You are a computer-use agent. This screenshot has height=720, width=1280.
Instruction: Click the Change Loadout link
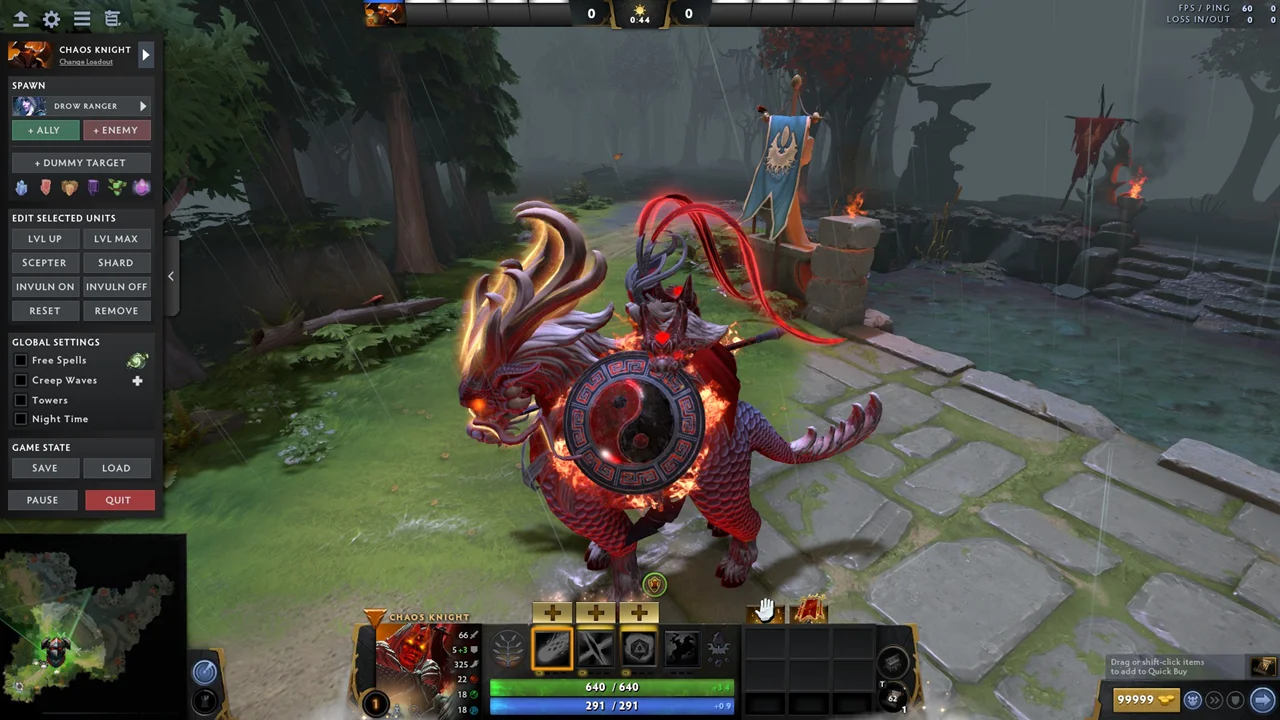pos(86,62)
